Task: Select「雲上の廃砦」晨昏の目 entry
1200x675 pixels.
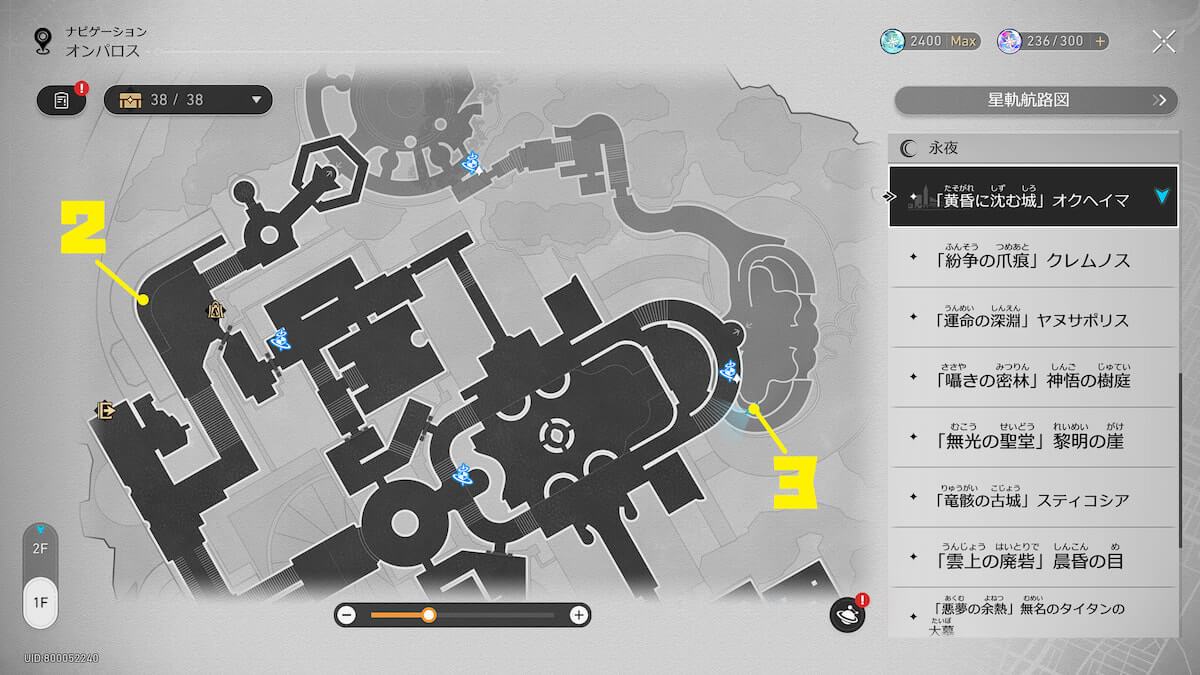Action: (x=1034, y=559)
